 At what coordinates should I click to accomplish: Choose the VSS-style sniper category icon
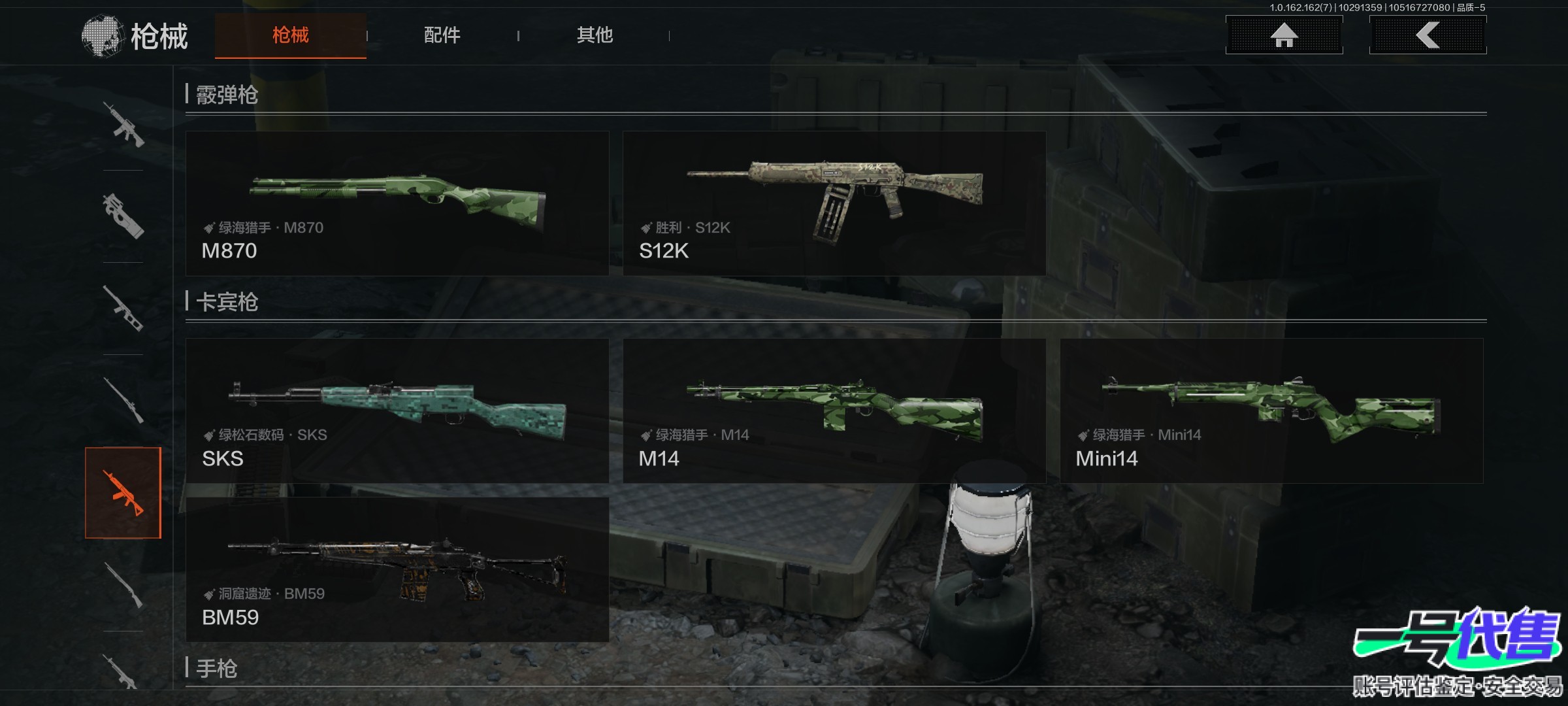pyautogui.click(x=123, y=309)
